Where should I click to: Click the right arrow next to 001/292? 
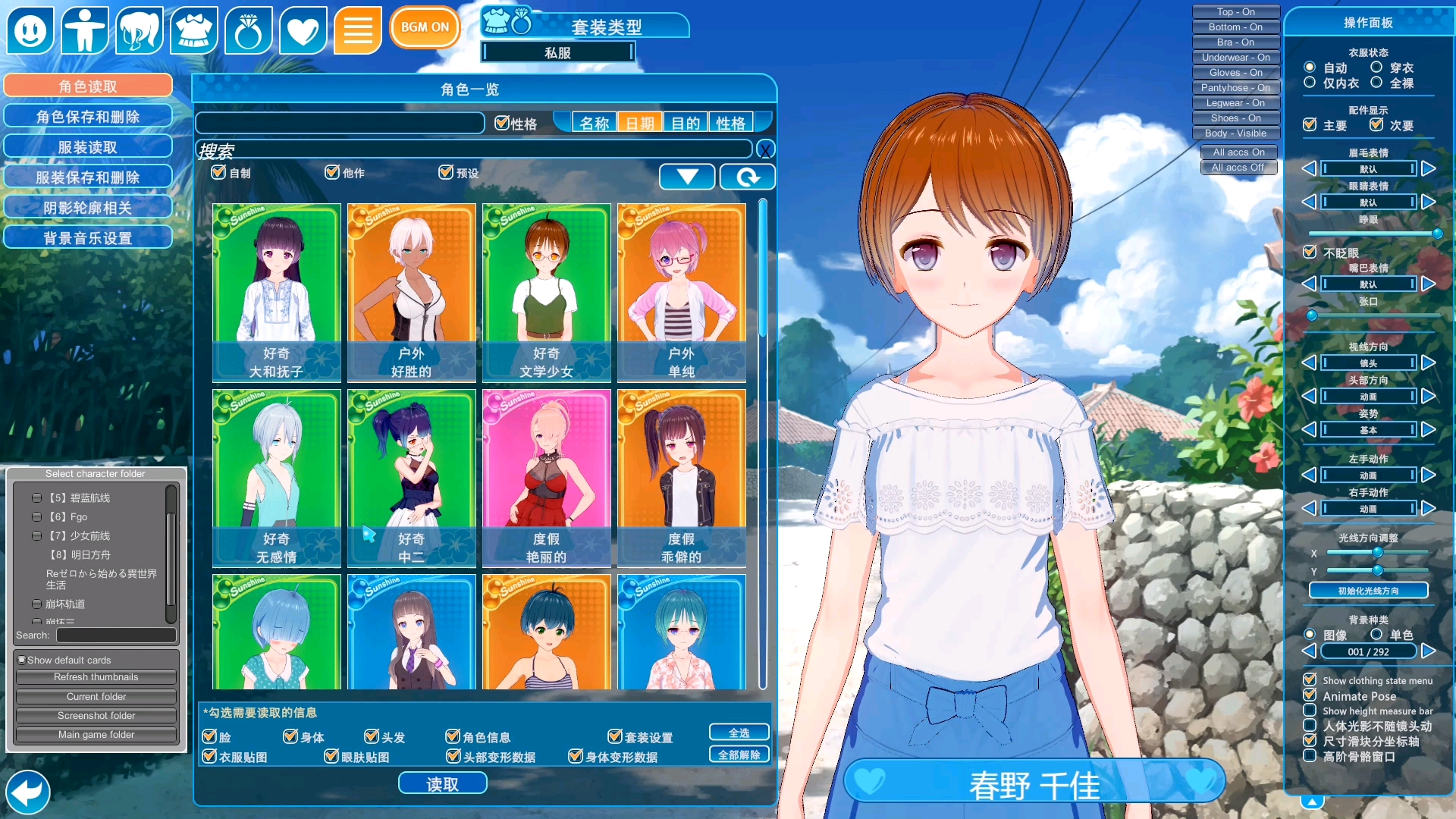coord(1430,651)
